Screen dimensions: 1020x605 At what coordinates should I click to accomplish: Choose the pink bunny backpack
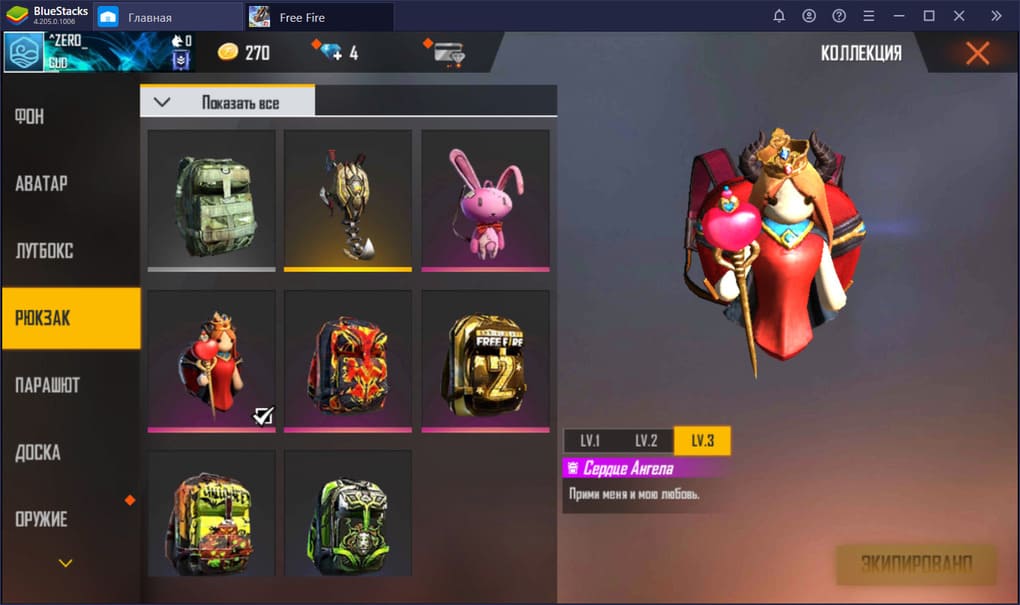tap(485, 199)
